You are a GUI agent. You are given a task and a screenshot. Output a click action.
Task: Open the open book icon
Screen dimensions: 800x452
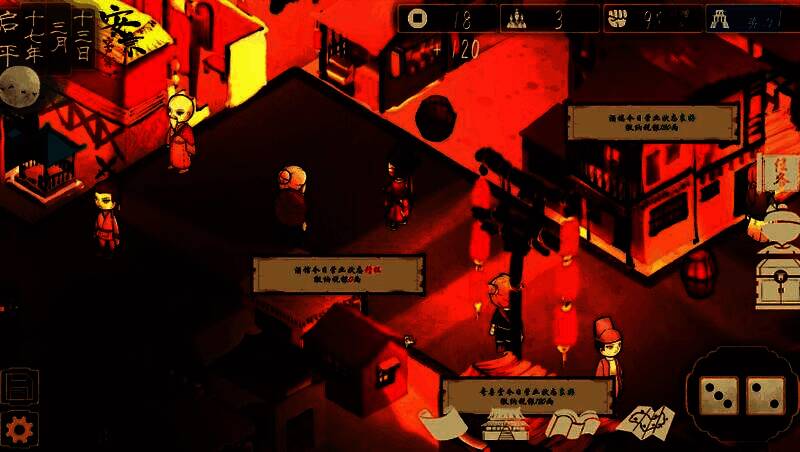tap(572, 424)
